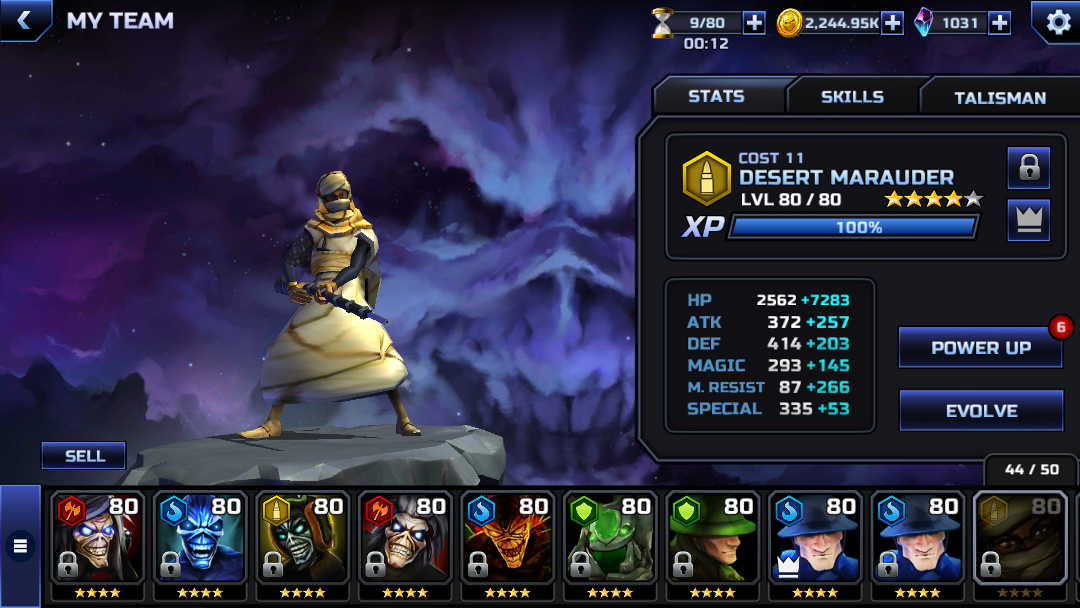Add purple gems with the plus button
The image size is (1080, 608).
(999, 23)
